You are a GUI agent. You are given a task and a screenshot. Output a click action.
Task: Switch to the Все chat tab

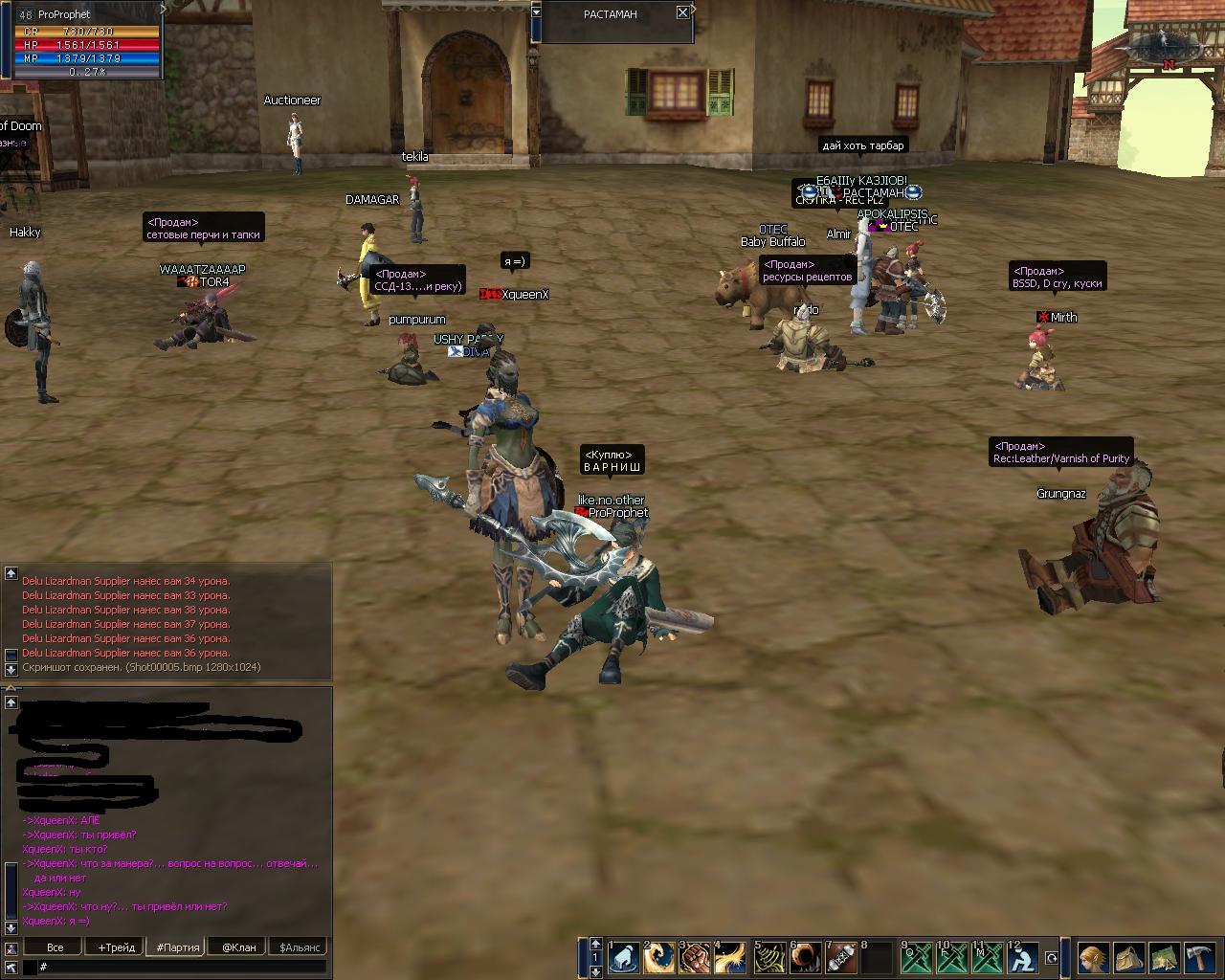pos(56,947)
